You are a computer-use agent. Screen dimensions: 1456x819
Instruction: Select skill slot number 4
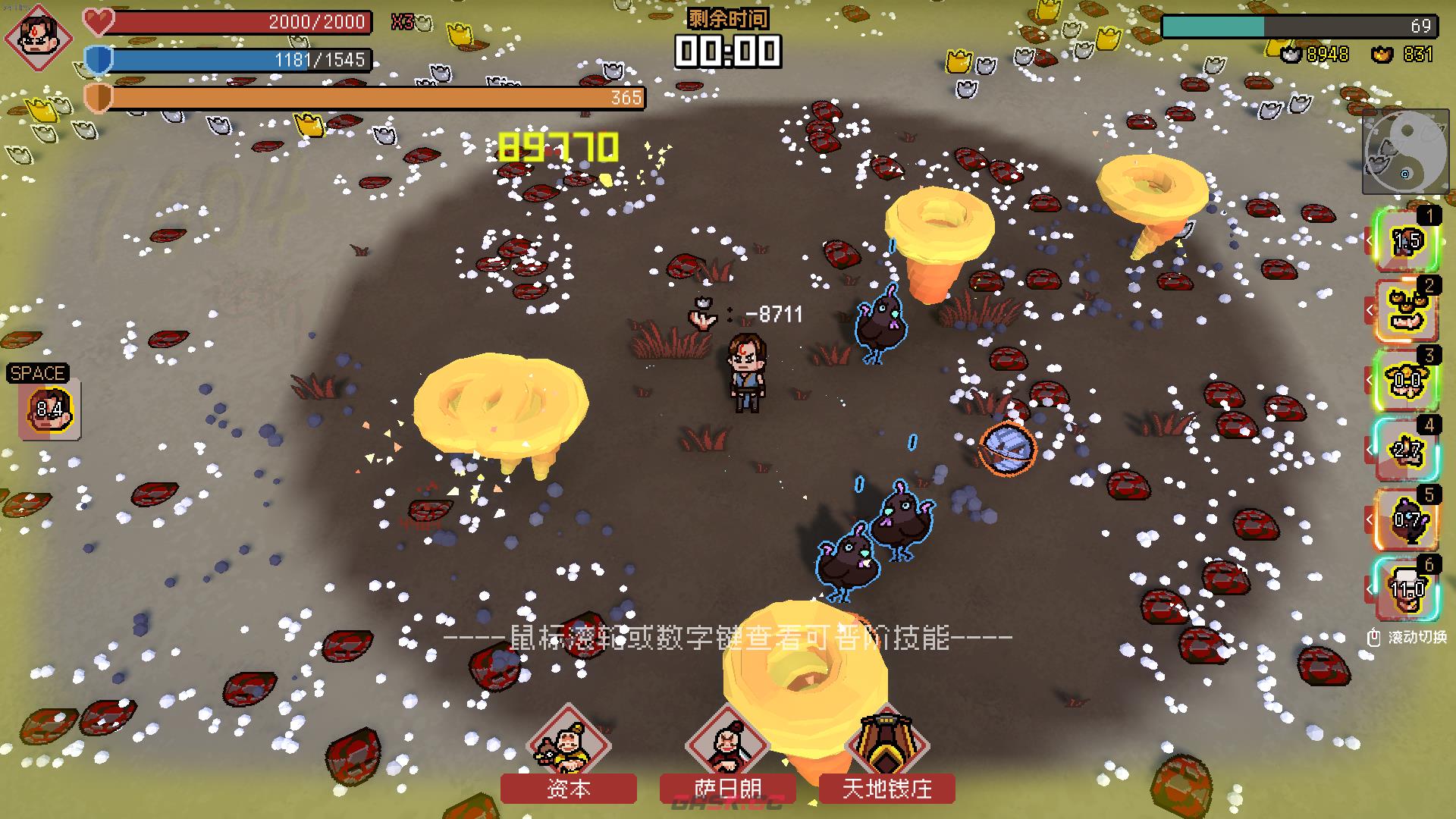coord(1407,450)
